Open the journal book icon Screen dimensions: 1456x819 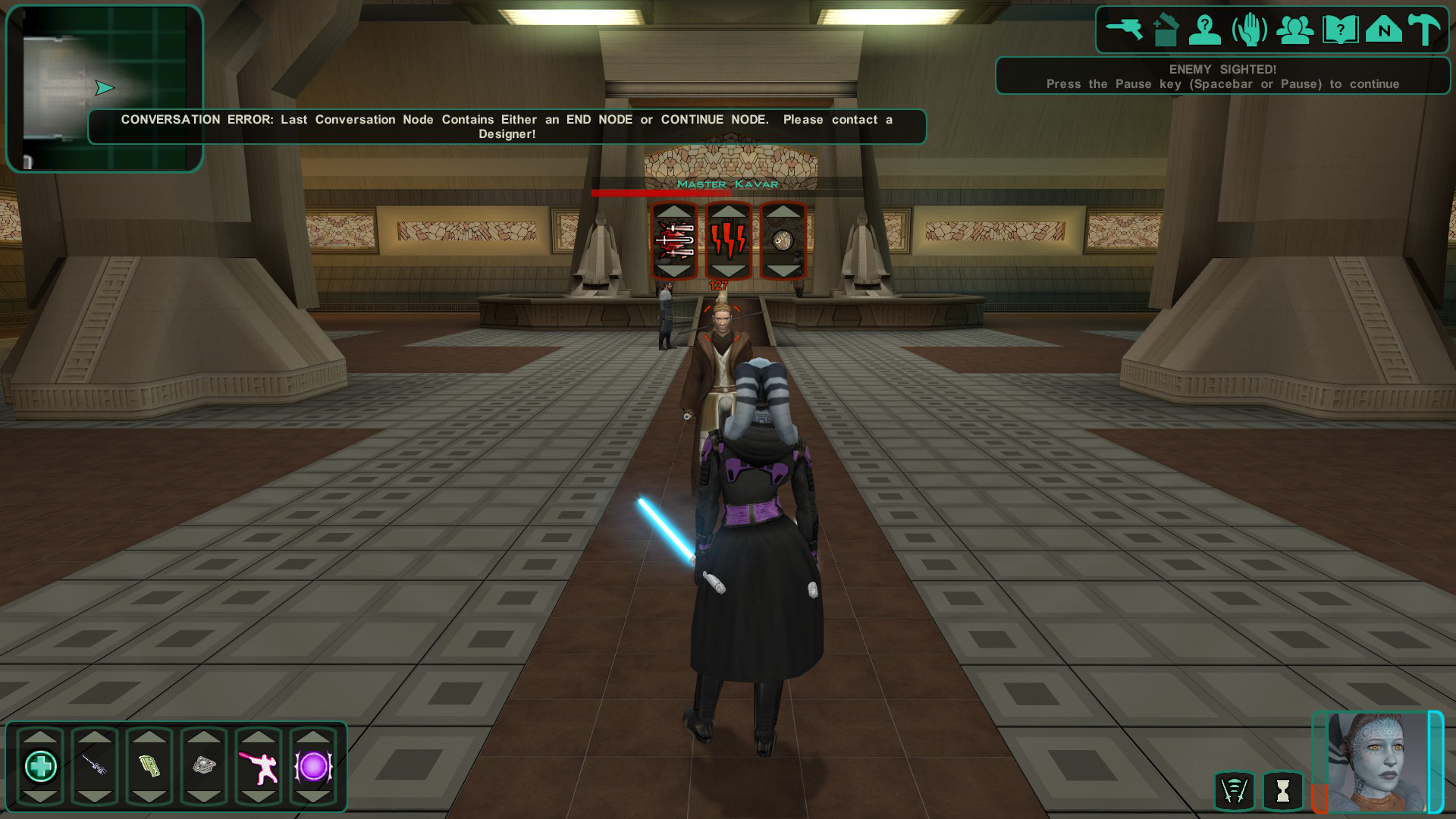(x=1340, y=30)
